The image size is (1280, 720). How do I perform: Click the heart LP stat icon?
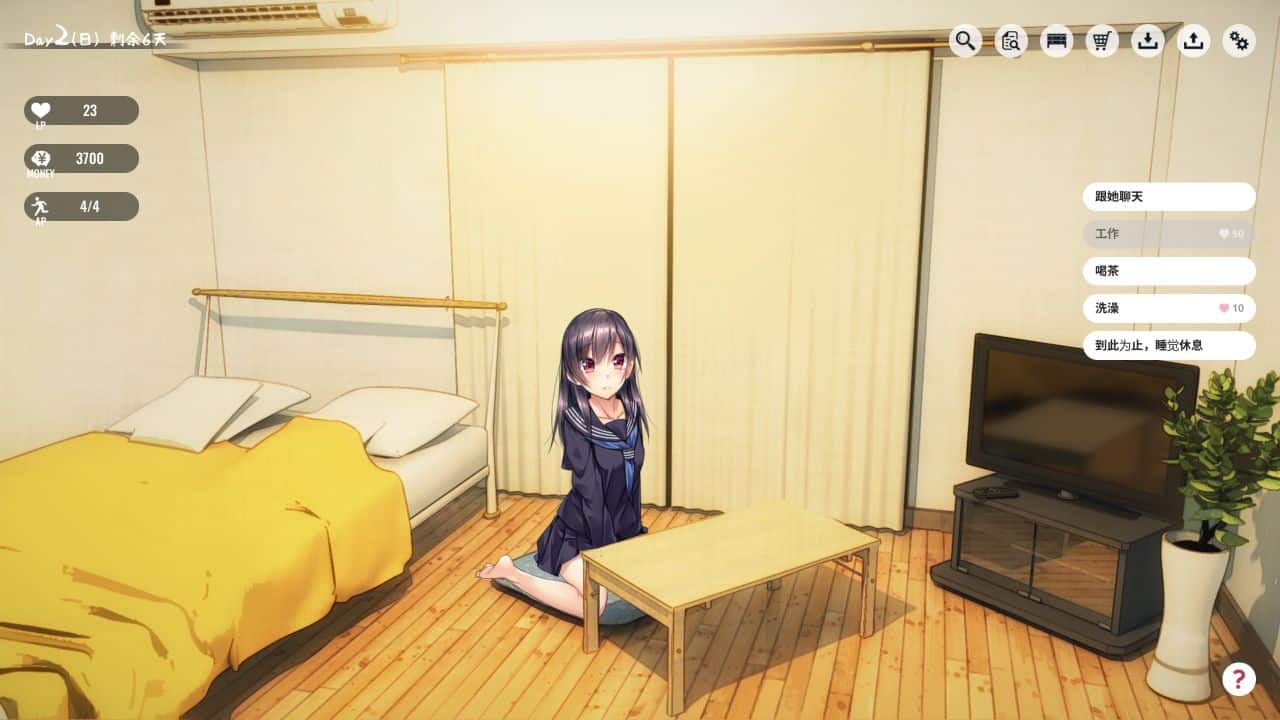point(38,108)
